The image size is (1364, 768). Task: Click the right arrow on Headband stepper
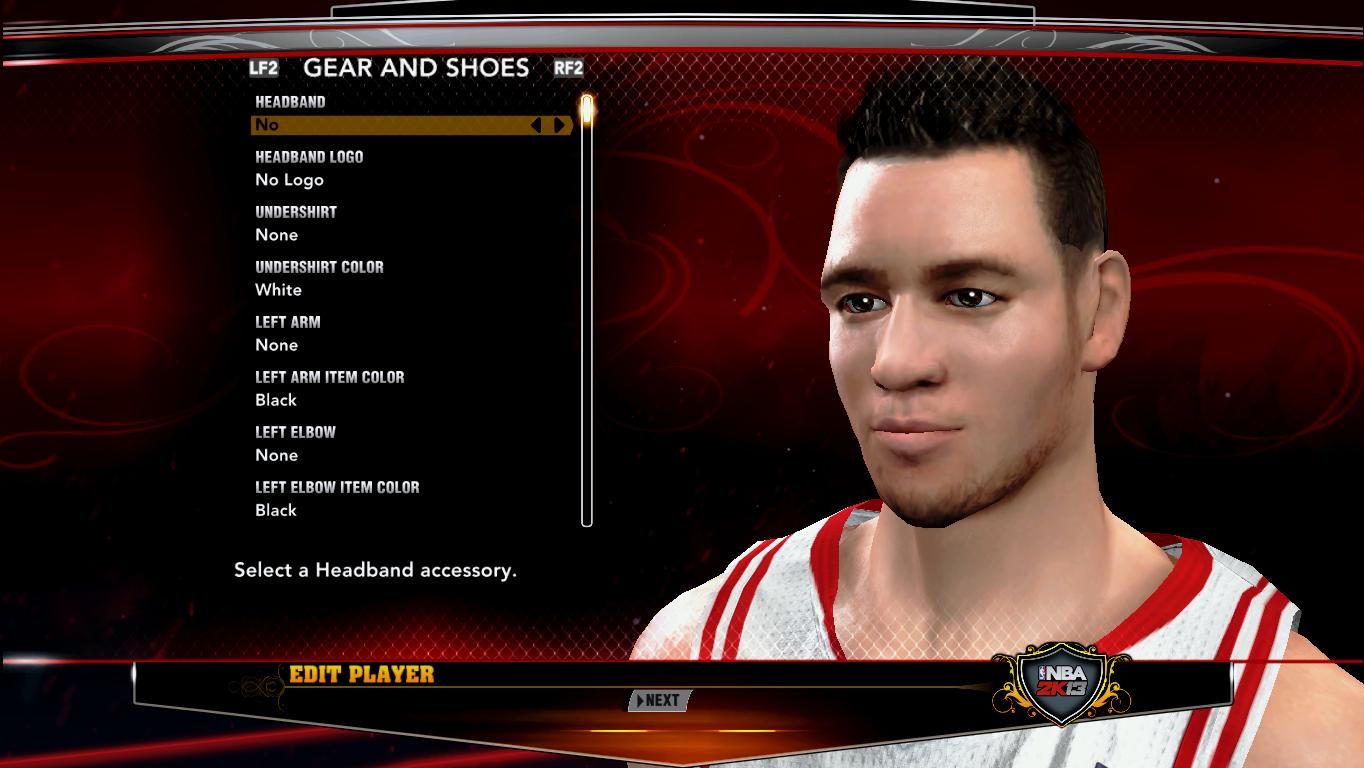tap(559, 125)
